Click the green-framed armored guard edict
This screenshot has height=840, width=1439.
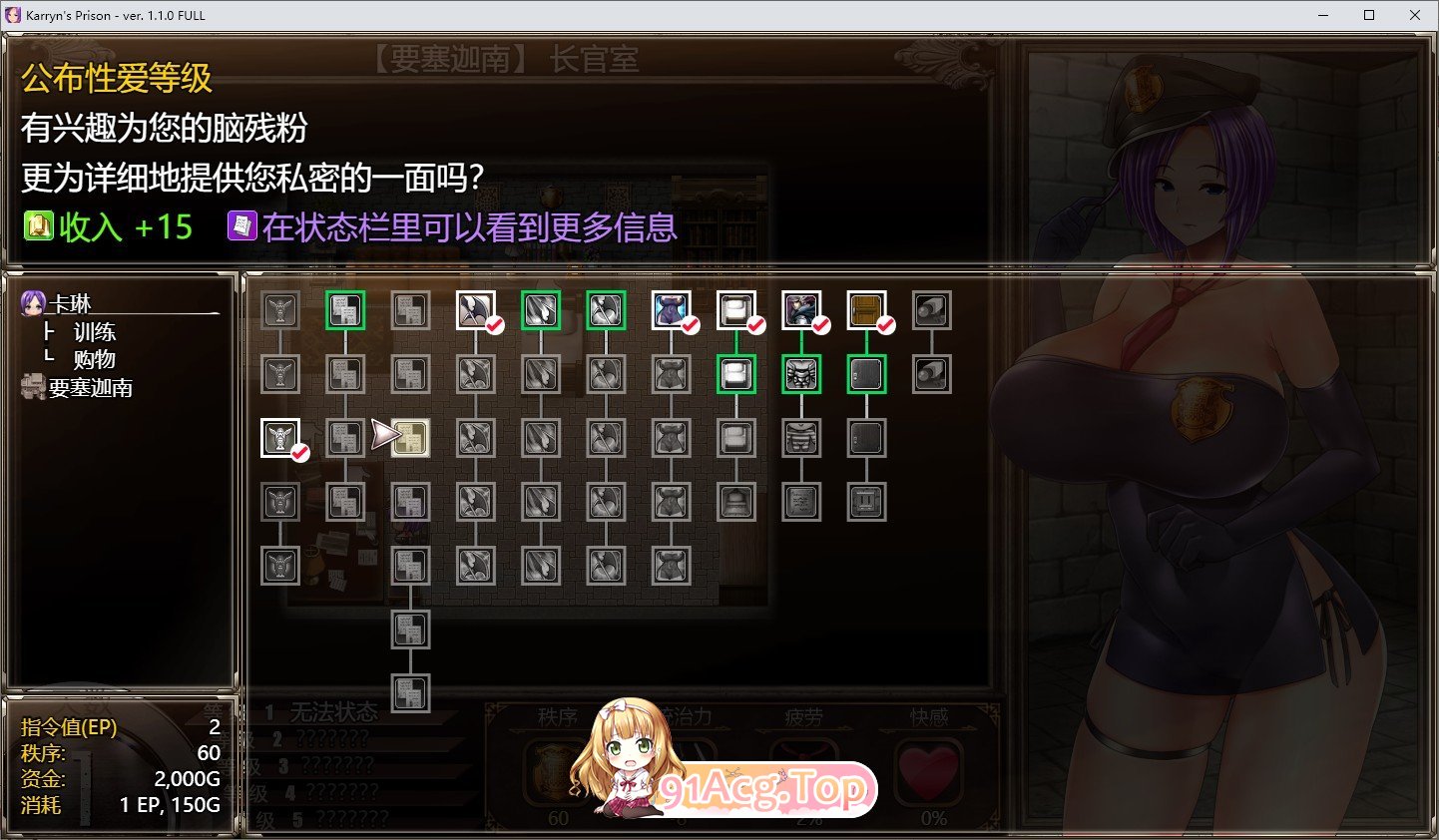tap(800, 373)
